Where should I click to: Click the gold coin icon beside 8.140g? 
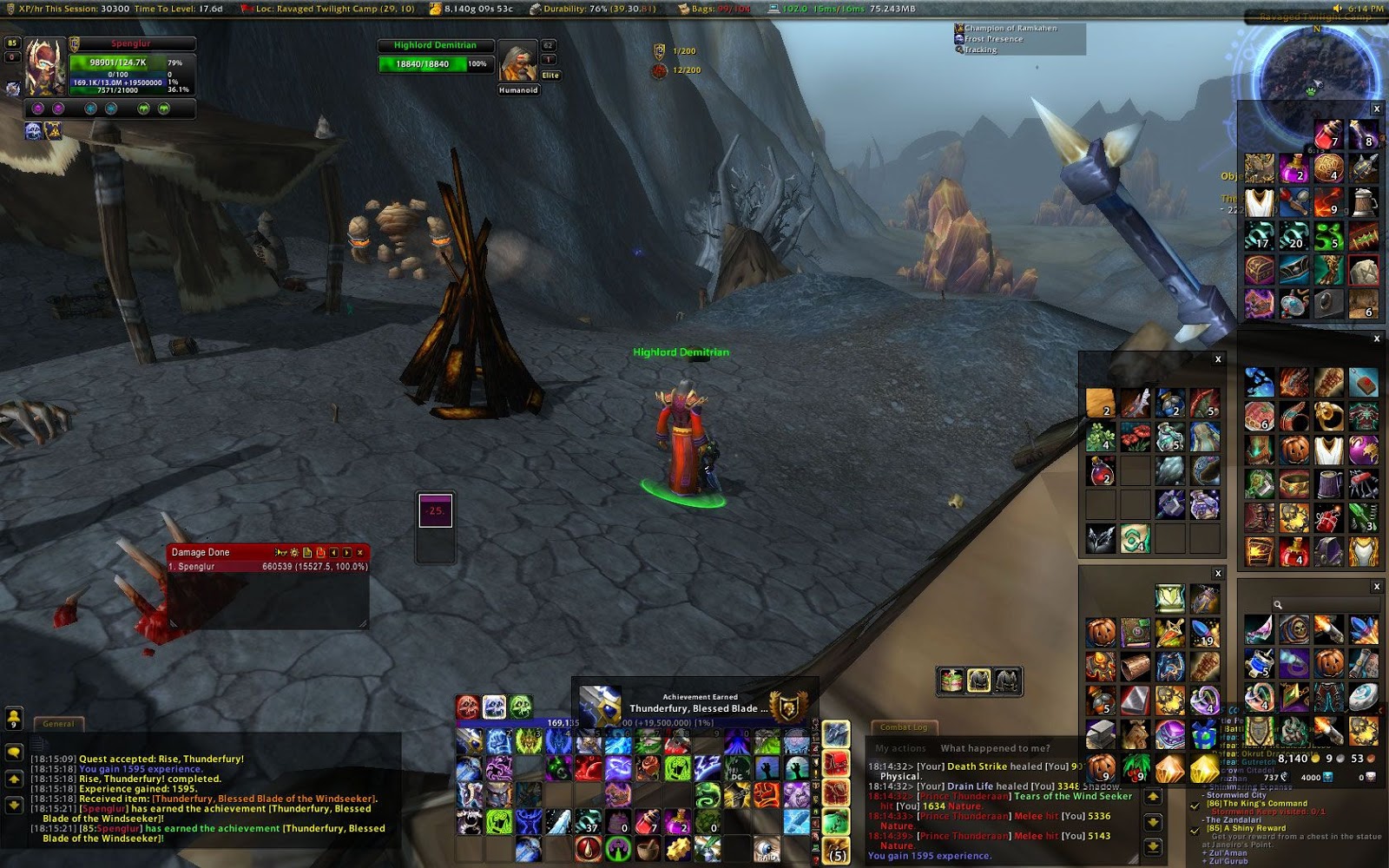tap(435, 10)
